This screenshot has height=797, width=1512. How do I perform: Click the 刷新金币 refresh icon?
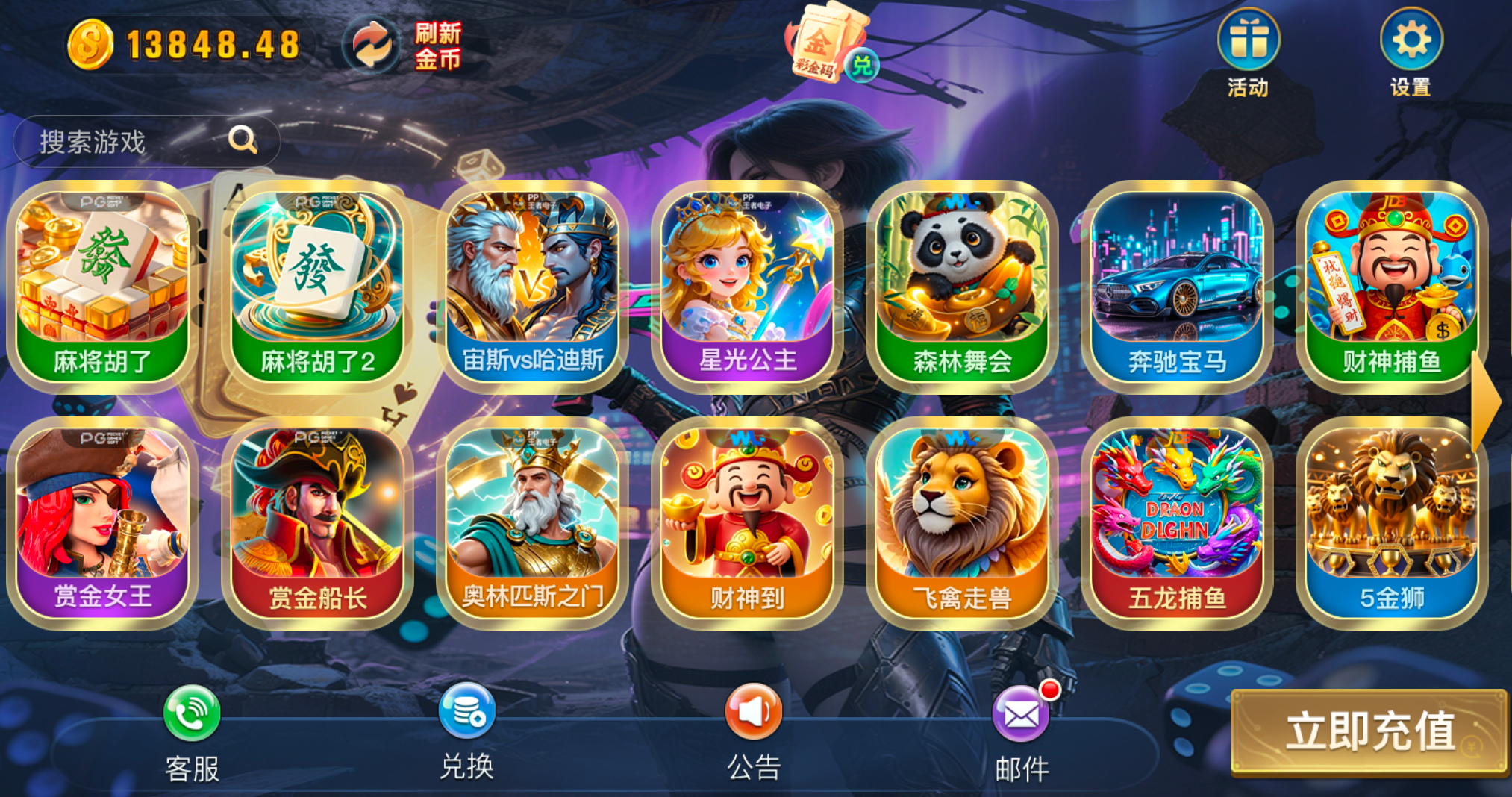point(371,45)
